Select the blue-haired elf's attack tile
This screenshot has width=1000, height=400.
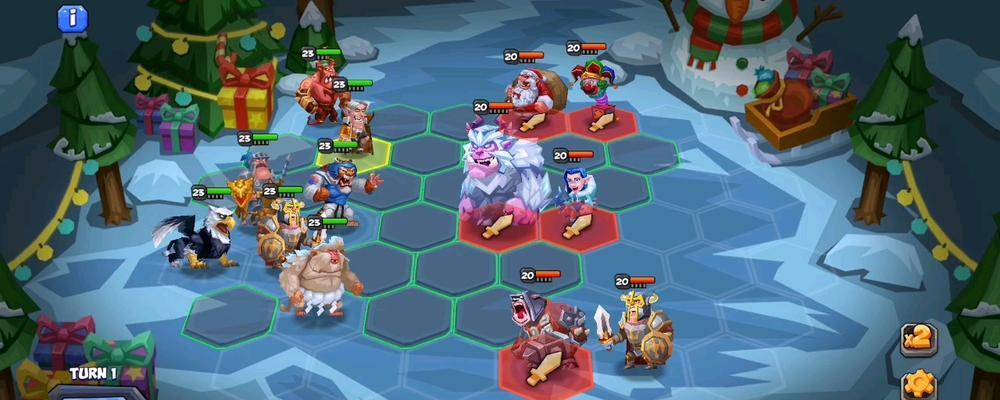coord(578,226)
